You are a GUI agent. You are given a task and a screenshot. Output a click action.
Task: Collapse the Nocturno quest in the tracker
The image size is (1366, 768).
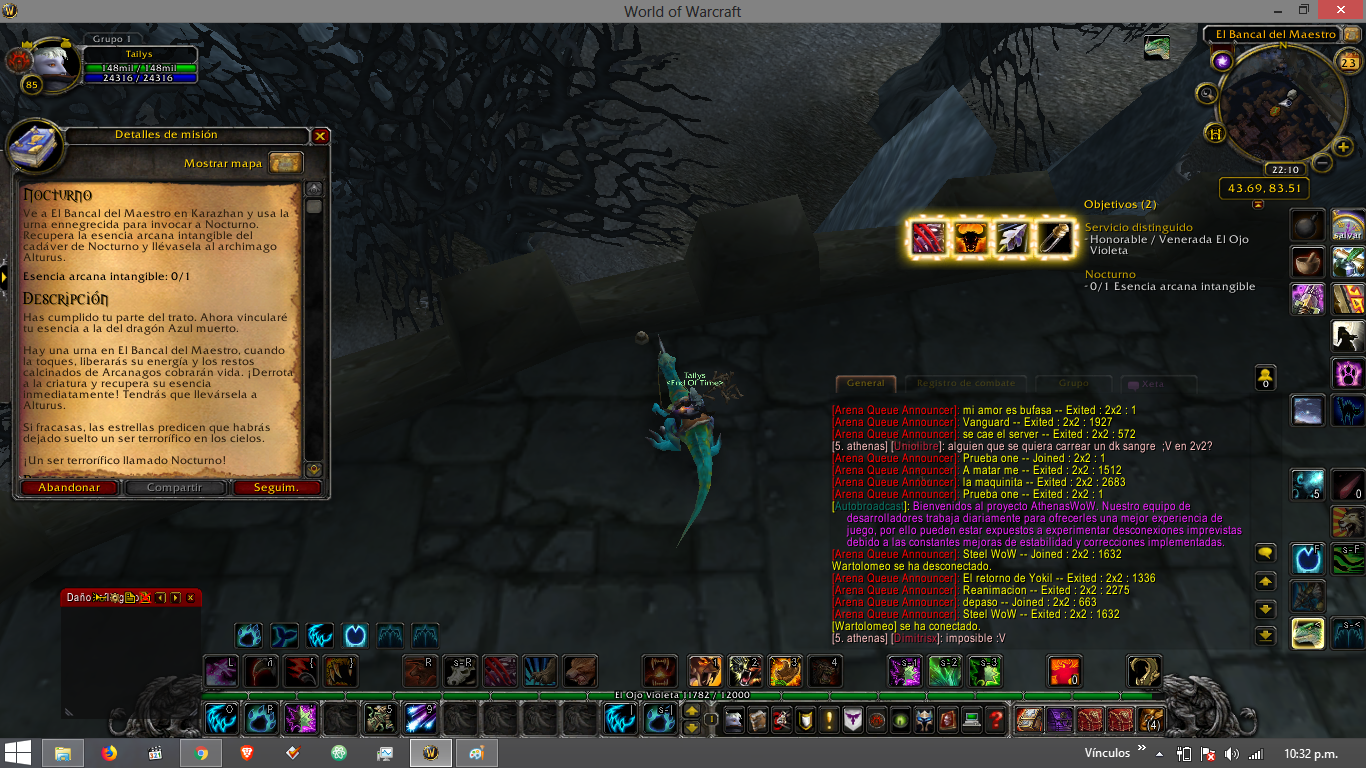tap(1110, 273)
